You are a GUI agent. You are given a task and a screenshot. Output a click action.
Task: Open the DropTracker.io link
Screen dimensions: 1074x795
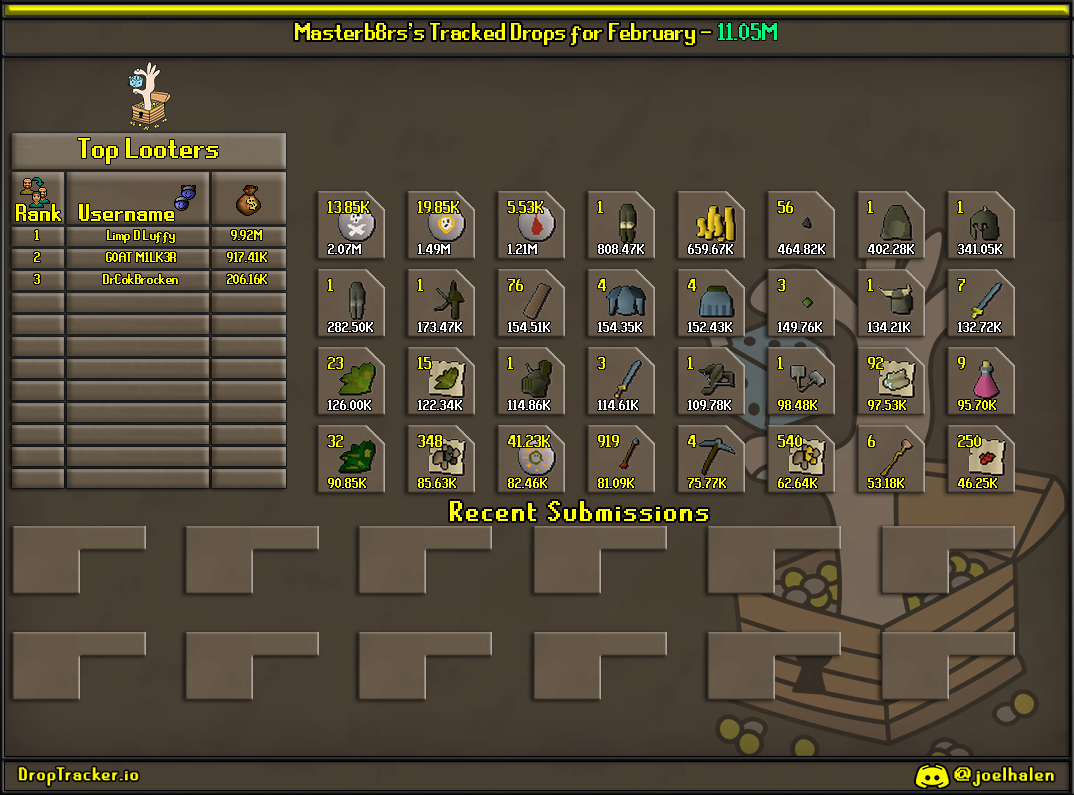78,775
